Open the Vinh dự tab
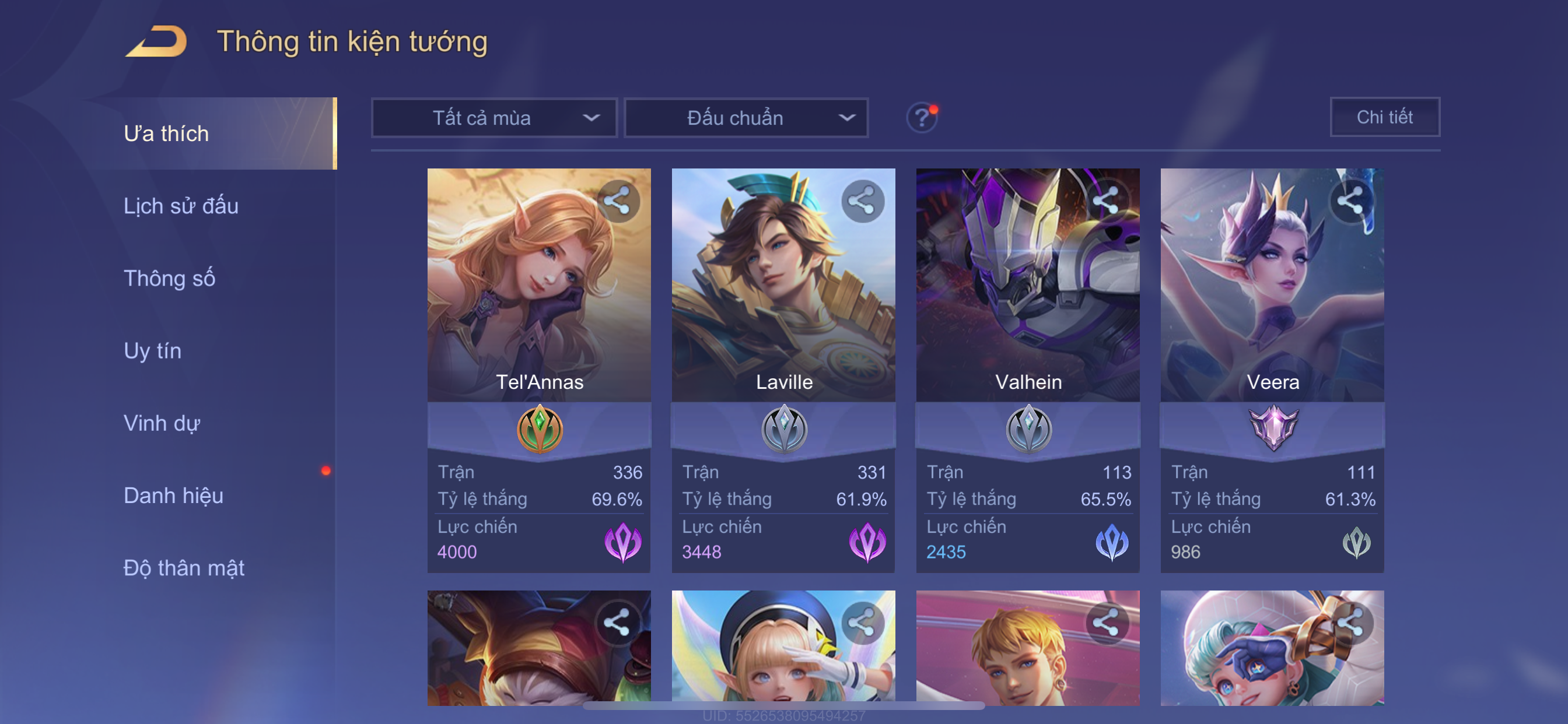The width and height of the screenshot is (1568, 724). [162, 423]
